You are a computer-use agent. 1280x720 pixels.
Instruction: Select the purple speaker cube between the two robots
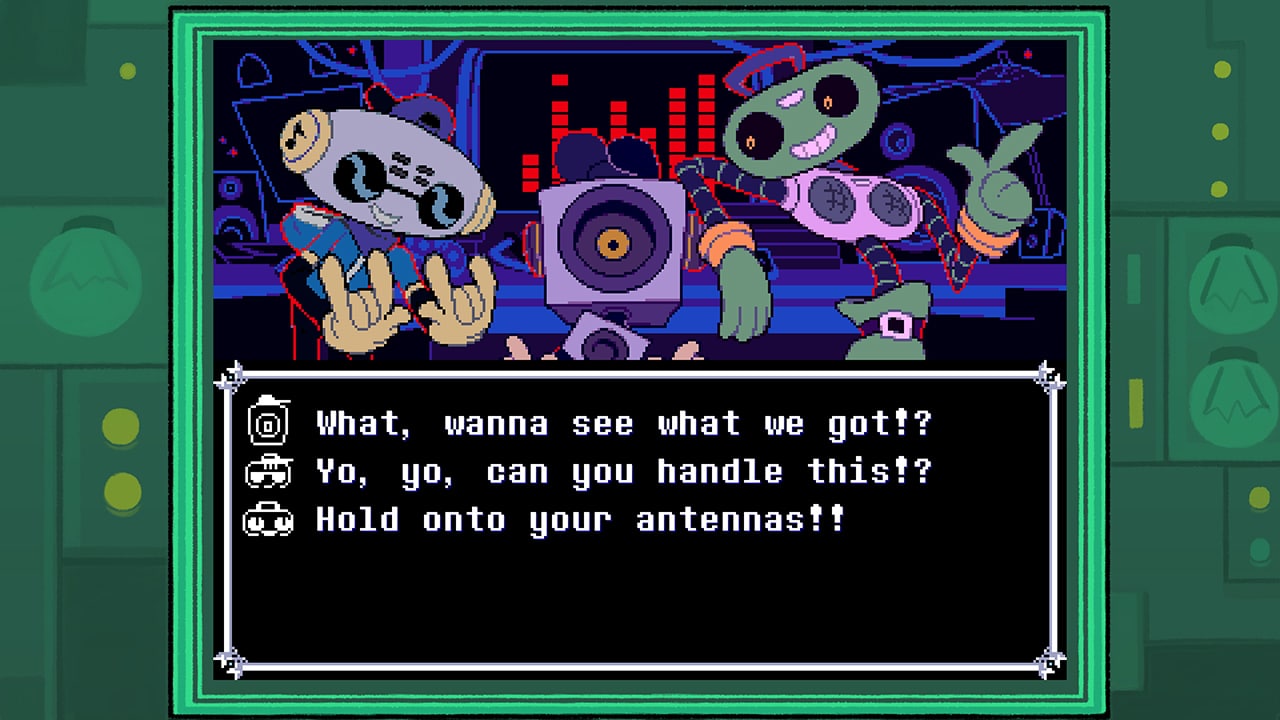614,245
